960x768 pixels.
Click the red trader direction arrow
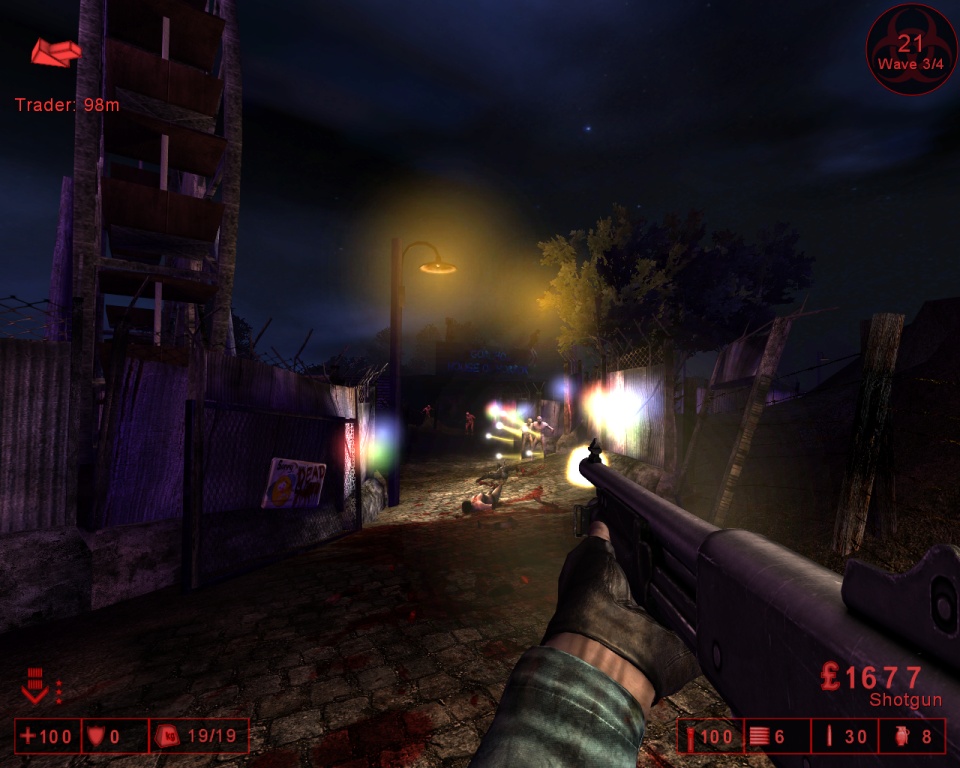point(55,52)
